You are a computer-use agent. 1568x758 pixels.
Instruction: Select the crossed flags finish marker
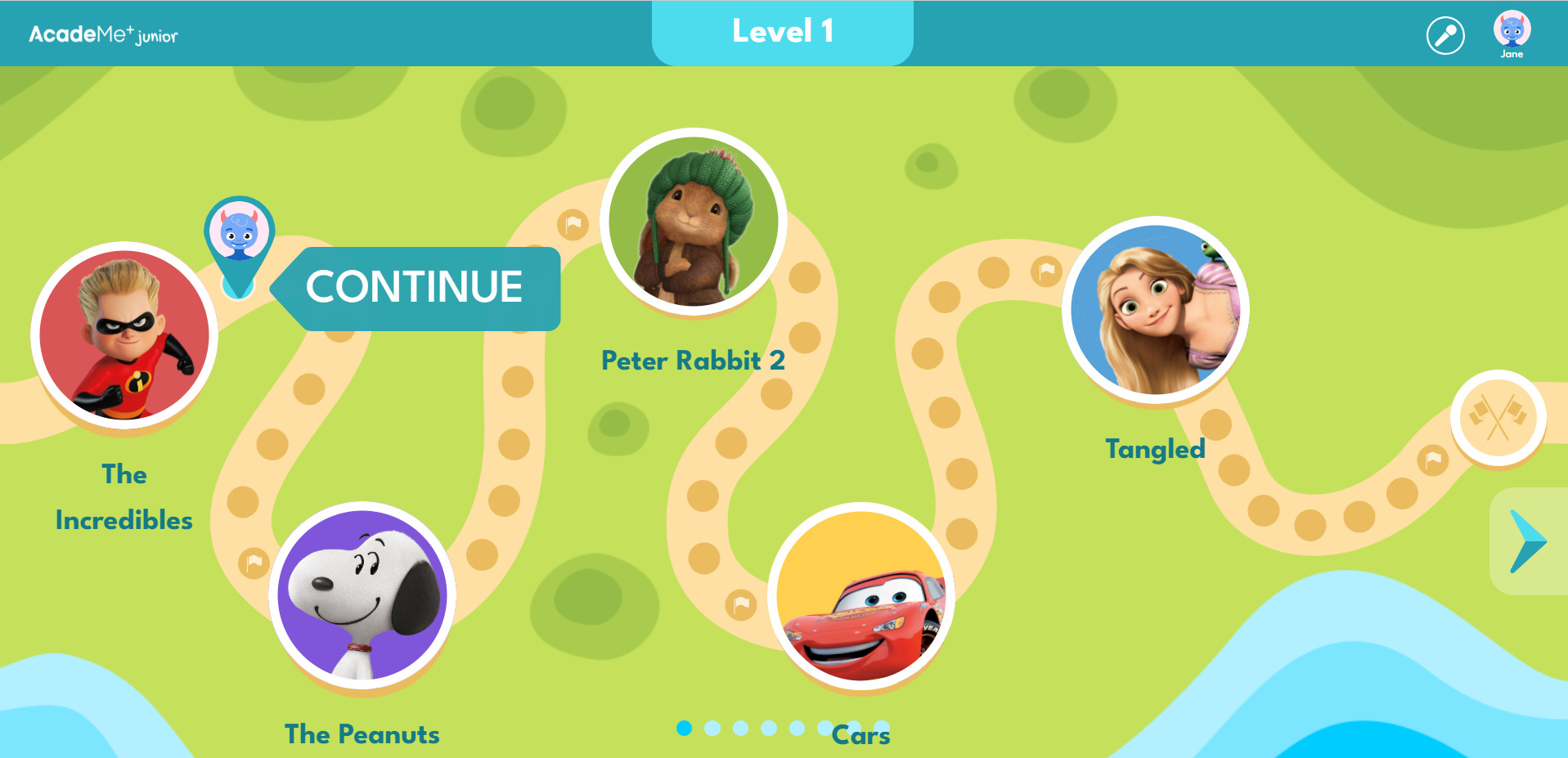pos(1498,418)
